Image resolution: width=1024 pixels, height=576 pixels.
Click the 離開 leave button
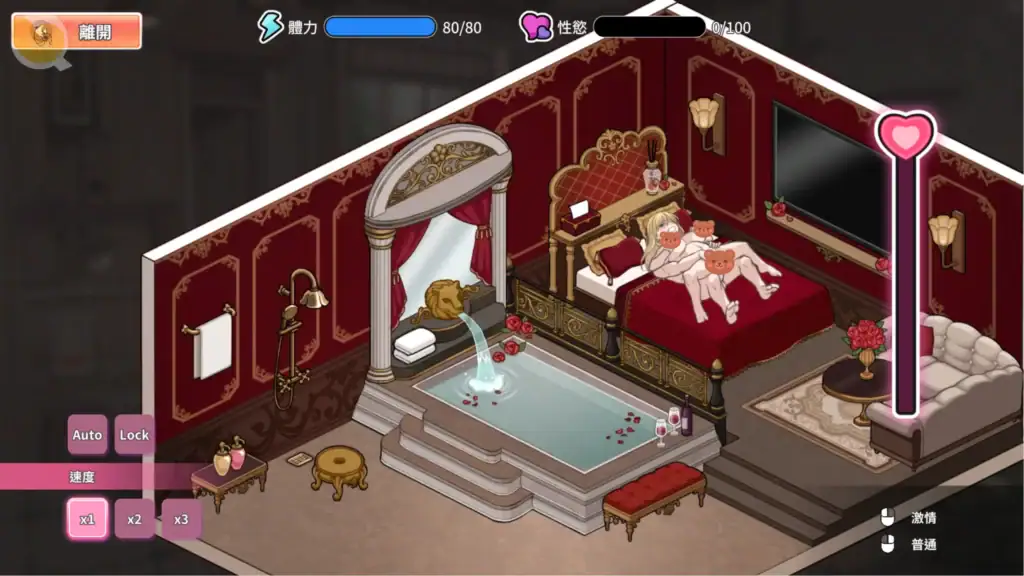77,32
